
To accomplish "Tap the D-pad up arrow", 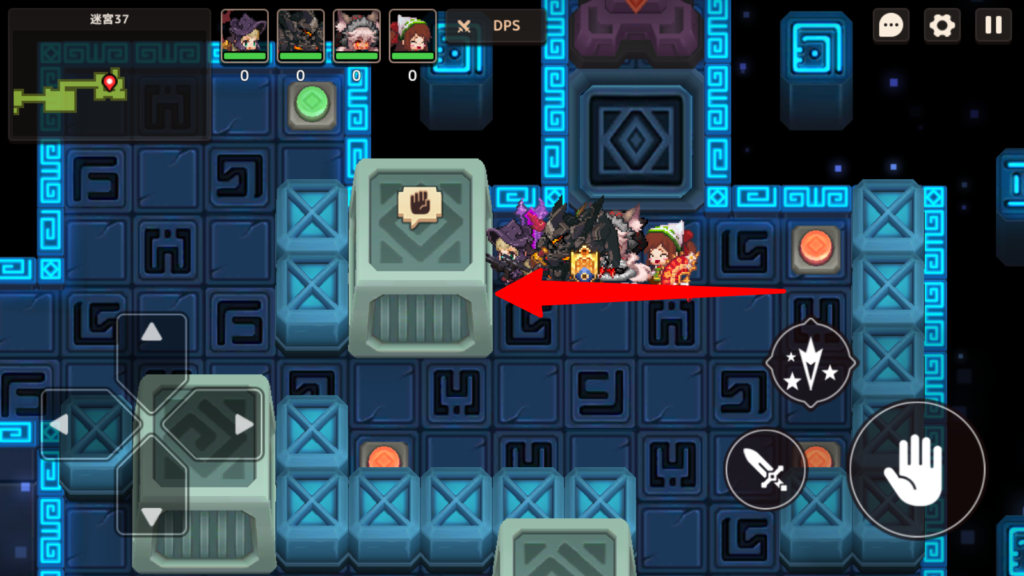I will click(x=151, y=333).
